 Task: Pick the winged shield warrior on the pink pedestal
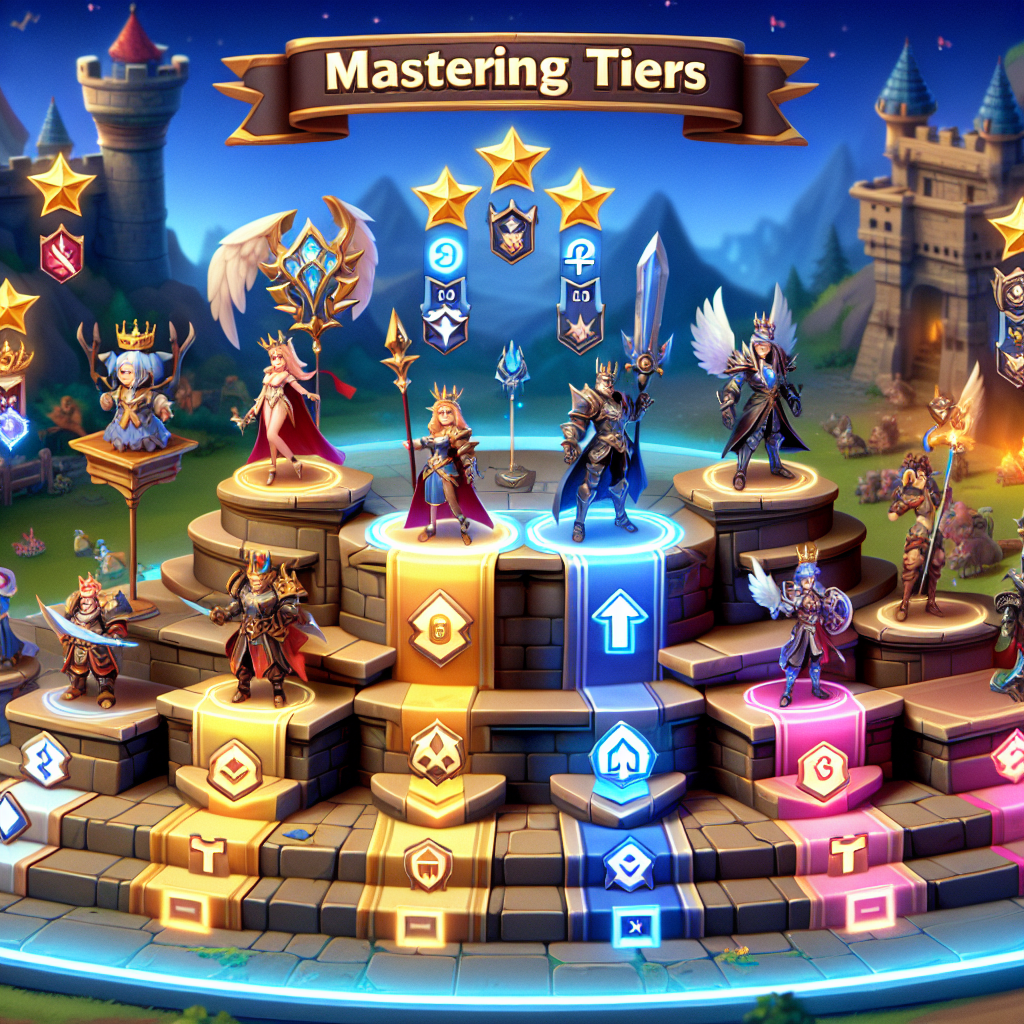click(x=806, y=621)
